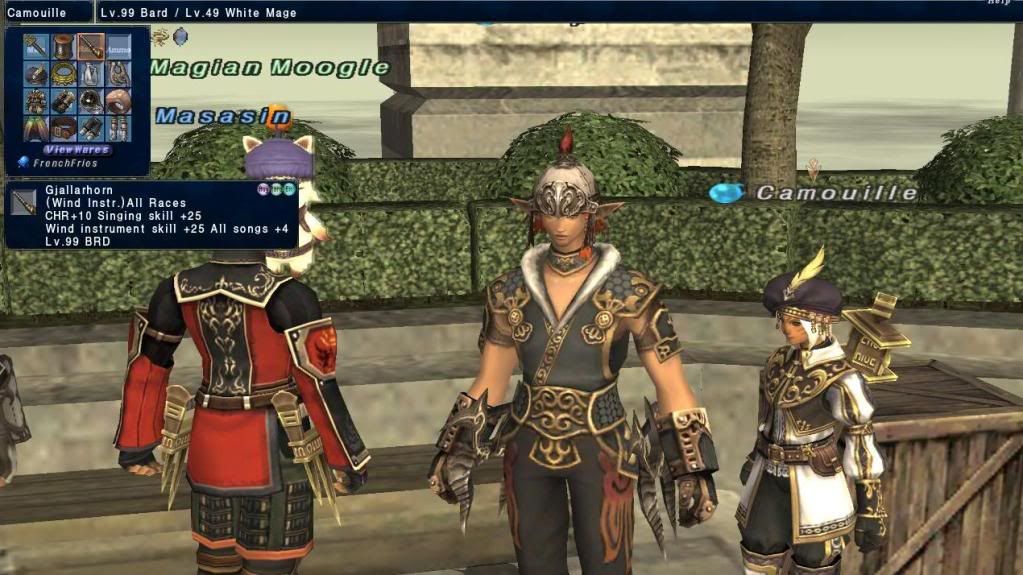
Task: Select the sub equipment slot
Action: click(64, 46)
